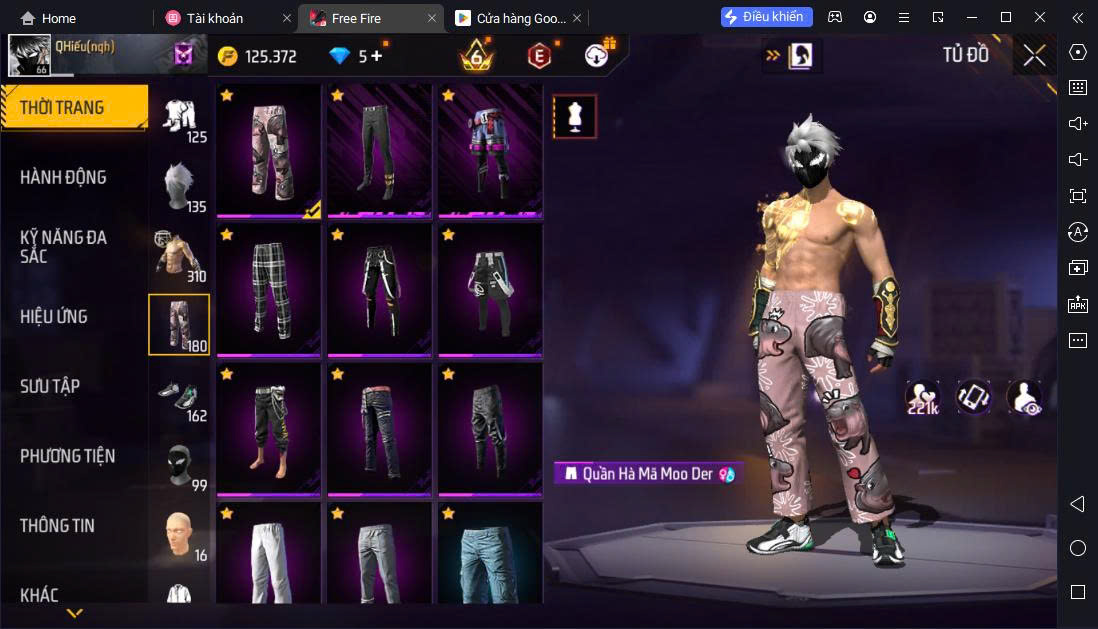Show the THÔNG TIN section
1098x629 pixels.
coord(58,526)
